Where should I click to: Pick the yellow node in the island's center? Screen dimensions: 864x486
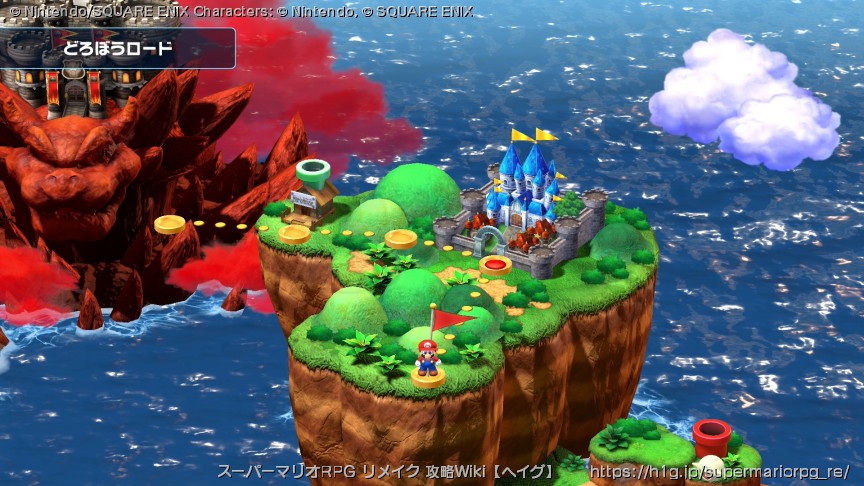[401, 239]
